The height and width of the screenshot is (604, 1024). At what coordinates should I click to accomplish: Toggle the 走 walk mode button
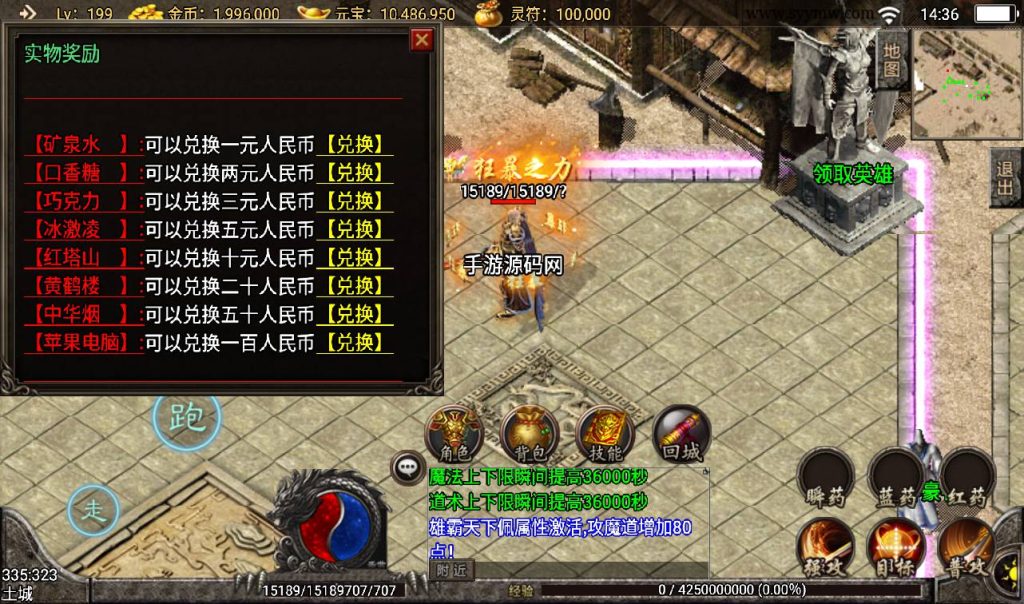tap(93, 511)
